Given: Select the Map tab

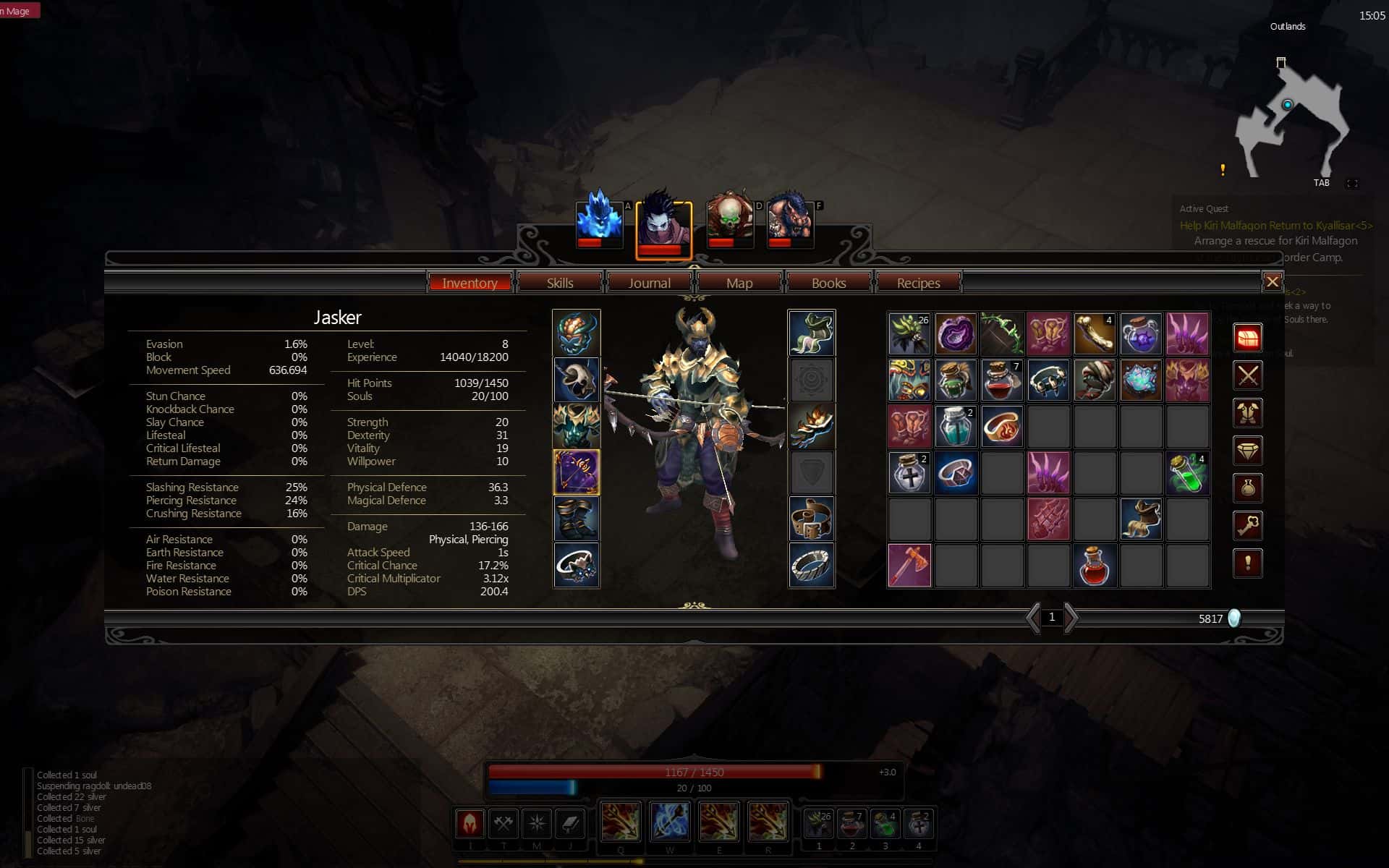Looking at the screenshot, I should coord(739,283).
